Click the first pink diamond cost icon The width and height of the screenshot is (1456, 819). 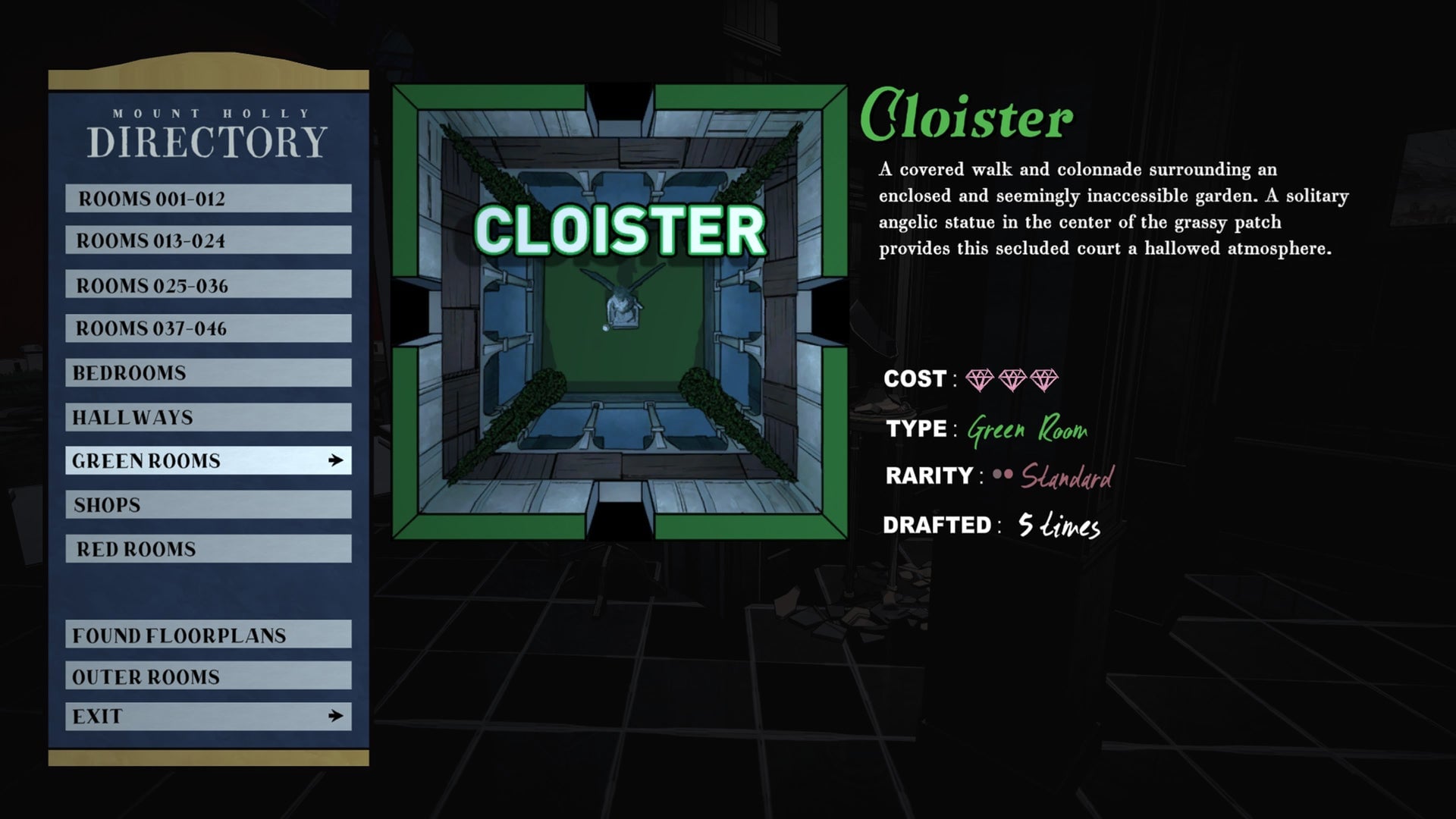[x=981, y=379]
